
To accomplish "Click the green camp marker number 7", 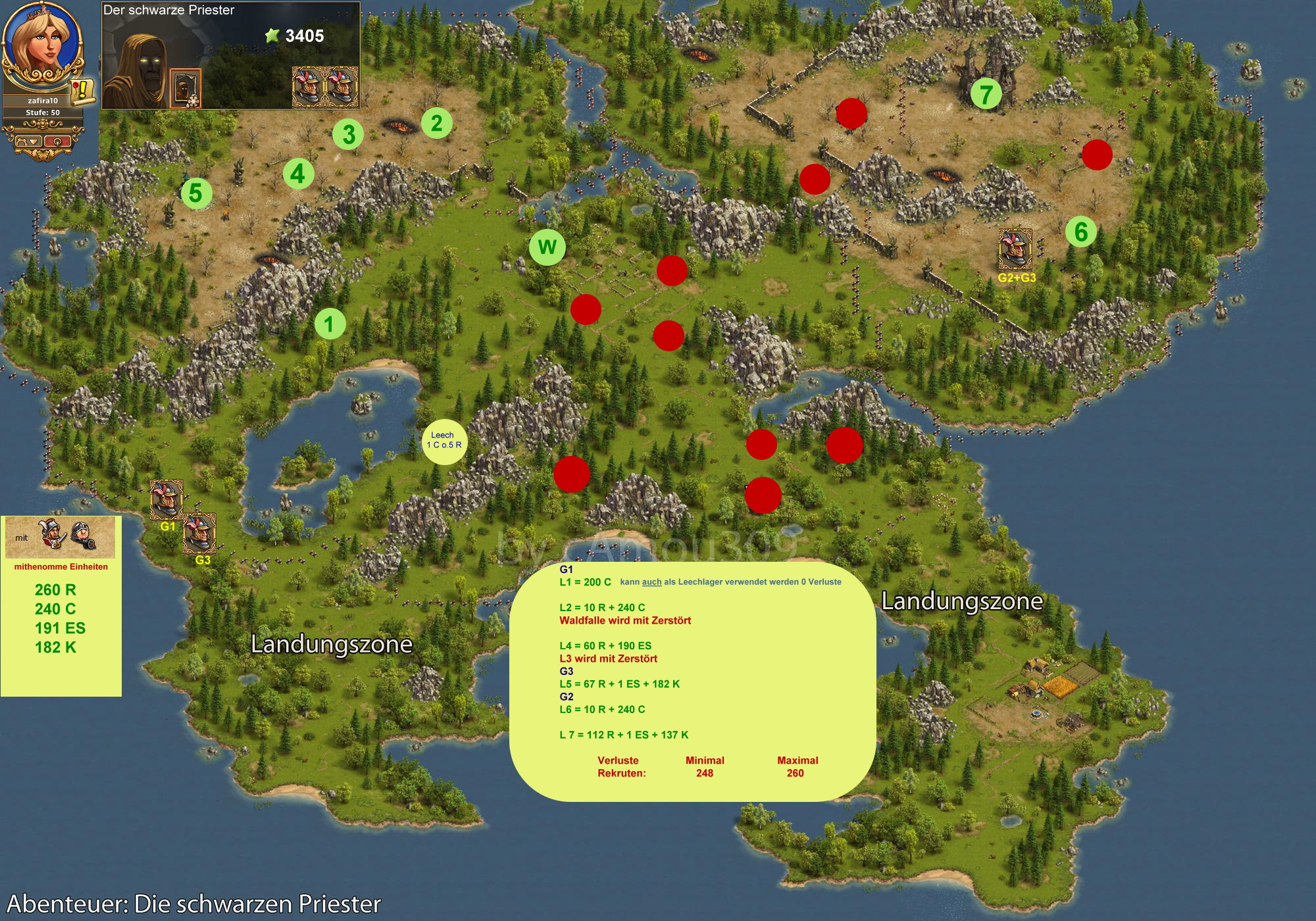I will point(986,94).
